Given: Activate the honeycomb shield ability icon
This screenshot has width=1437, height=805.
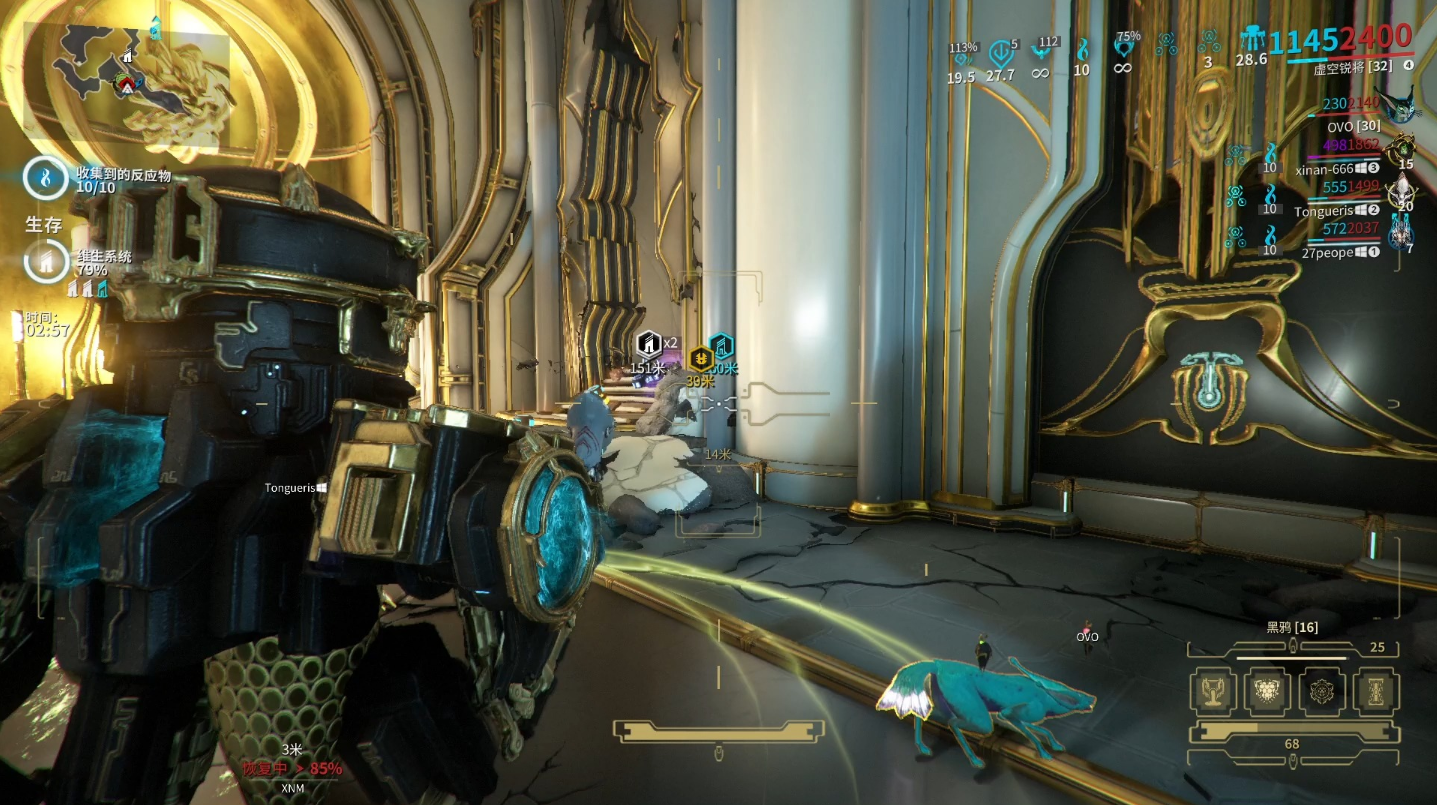Looking at the screenshot, I should (1267, 691).
